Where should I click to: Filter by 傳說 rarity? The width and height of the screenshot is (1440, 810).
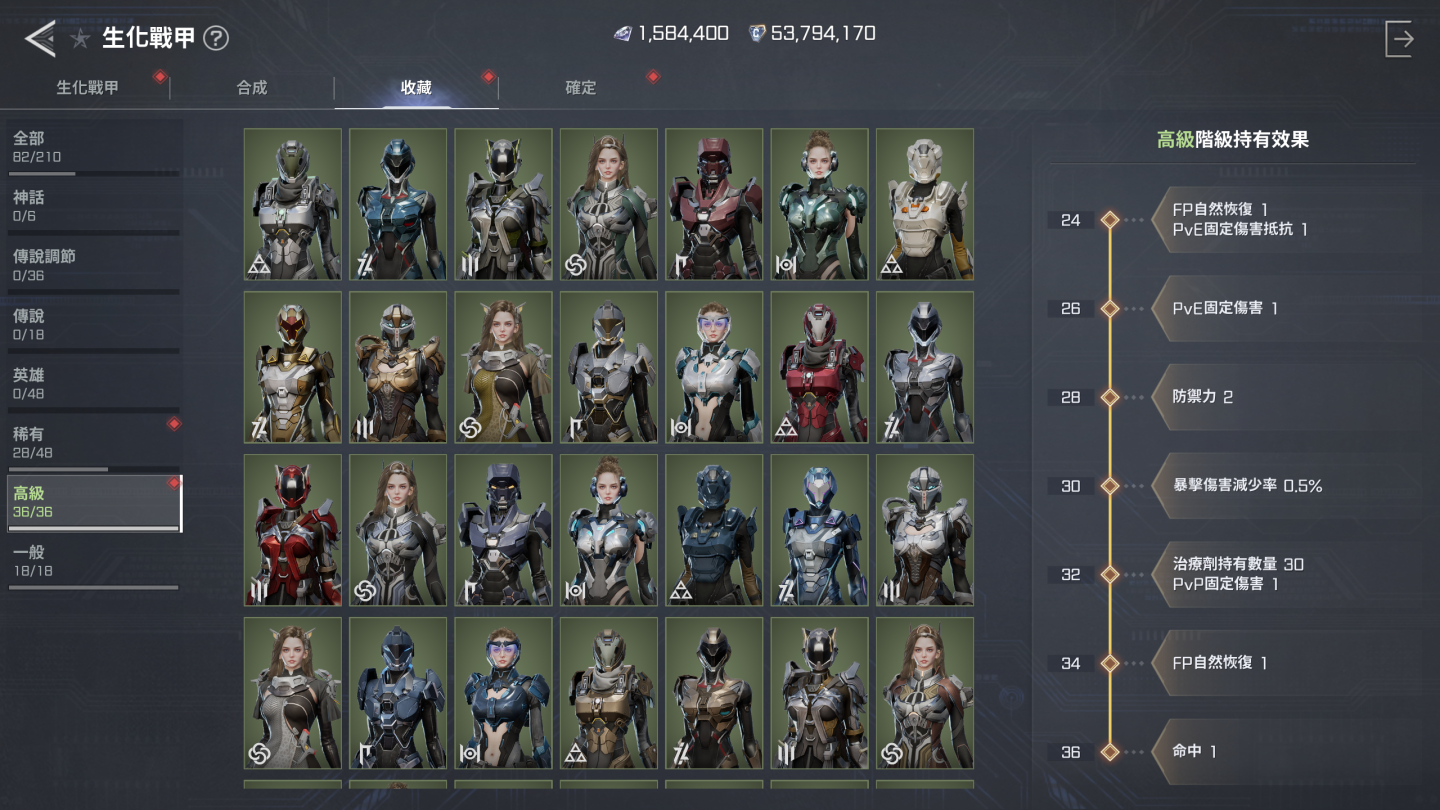(x=93, y=324)
